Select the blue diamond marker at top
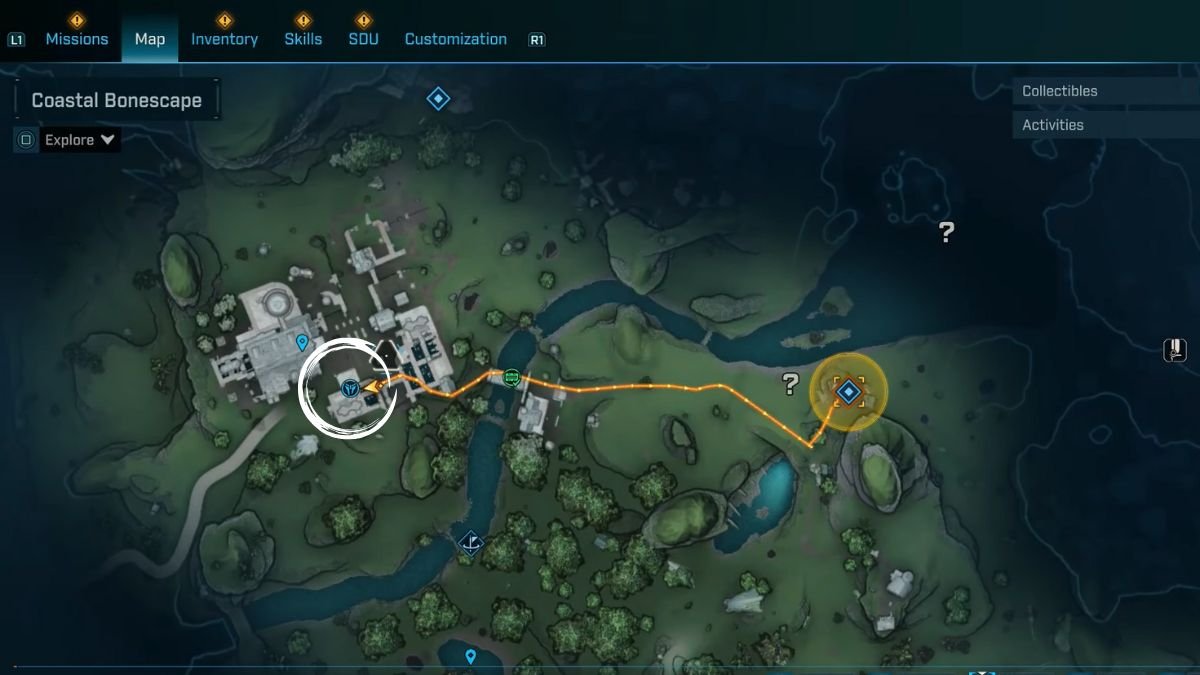Image resolution: width=1200 pixels, height=675 pixels. pos(438,98)
